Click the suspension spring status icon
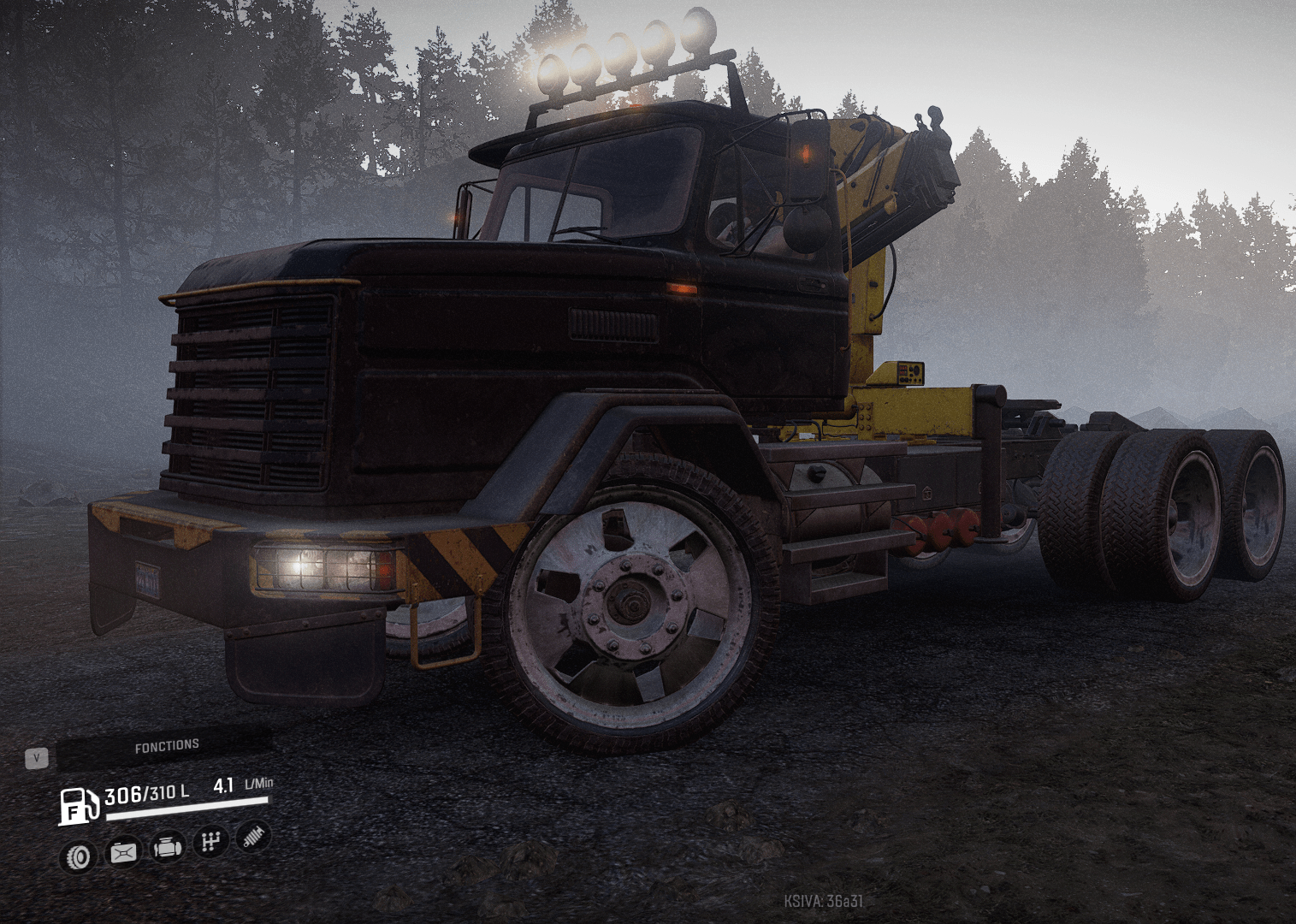 click(x=252, y=836)
